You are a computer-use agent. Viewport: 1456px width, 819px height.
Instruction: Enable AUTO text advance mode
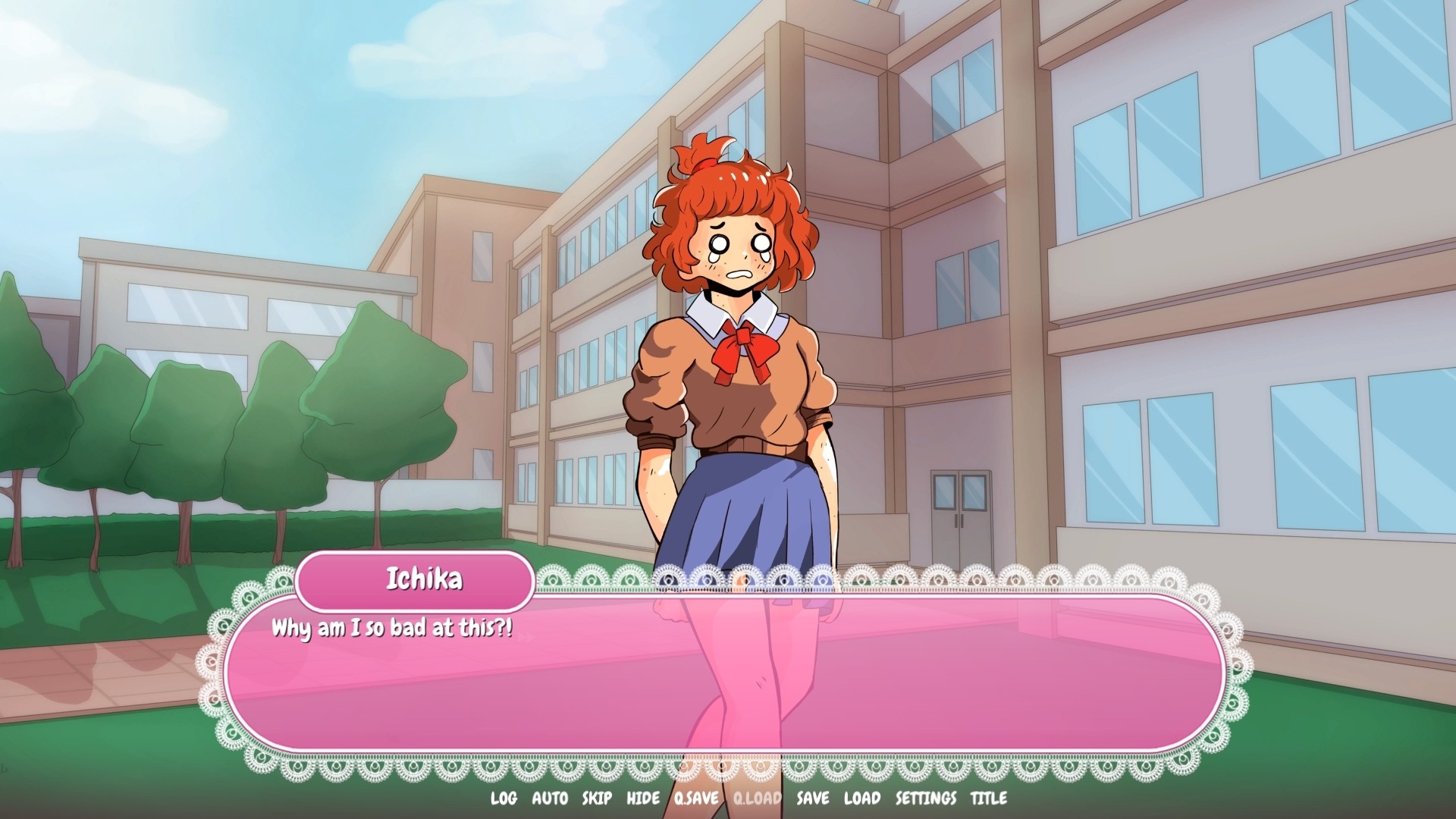(x=550, y=799)
